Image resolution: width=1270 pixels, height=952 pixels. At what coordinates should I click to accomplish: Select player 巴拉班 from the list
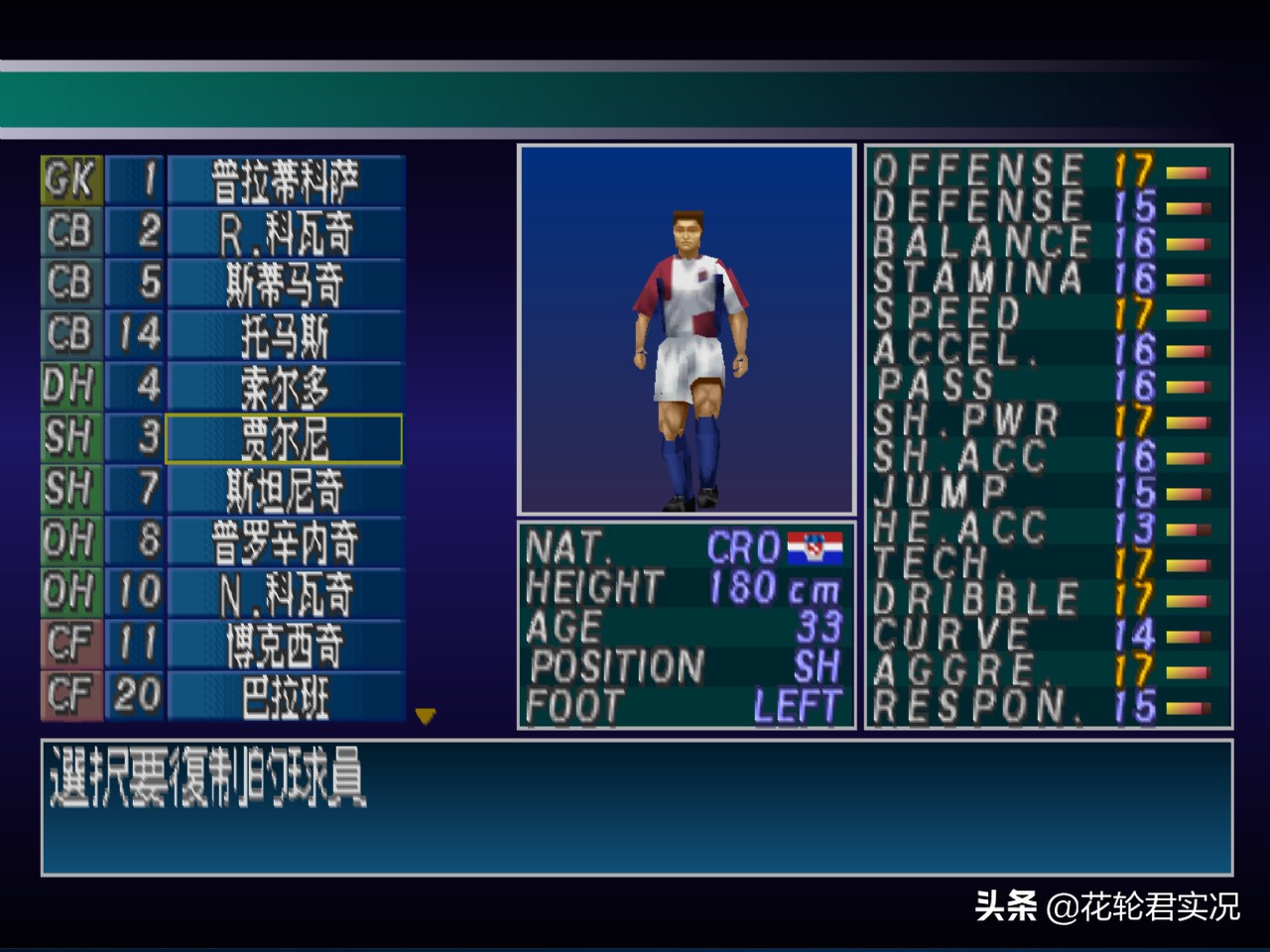coord(284,696)
